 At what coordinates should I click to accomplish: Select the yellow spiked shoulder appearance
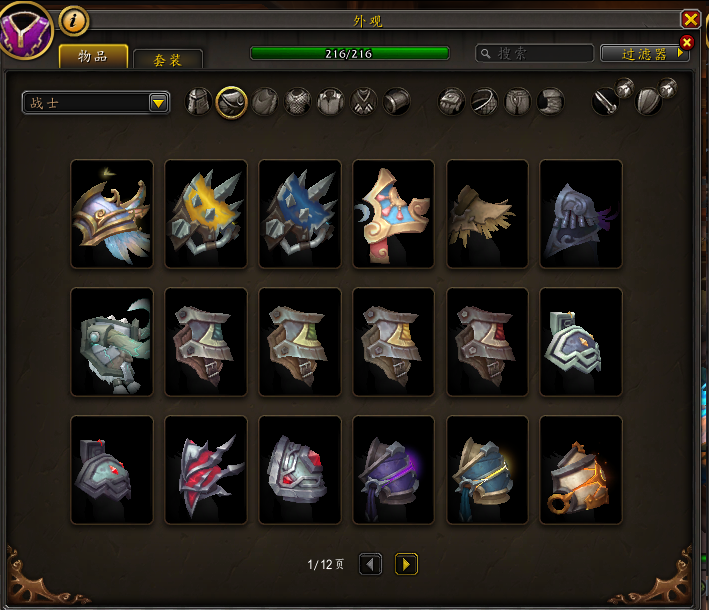(x=206, y=213)
